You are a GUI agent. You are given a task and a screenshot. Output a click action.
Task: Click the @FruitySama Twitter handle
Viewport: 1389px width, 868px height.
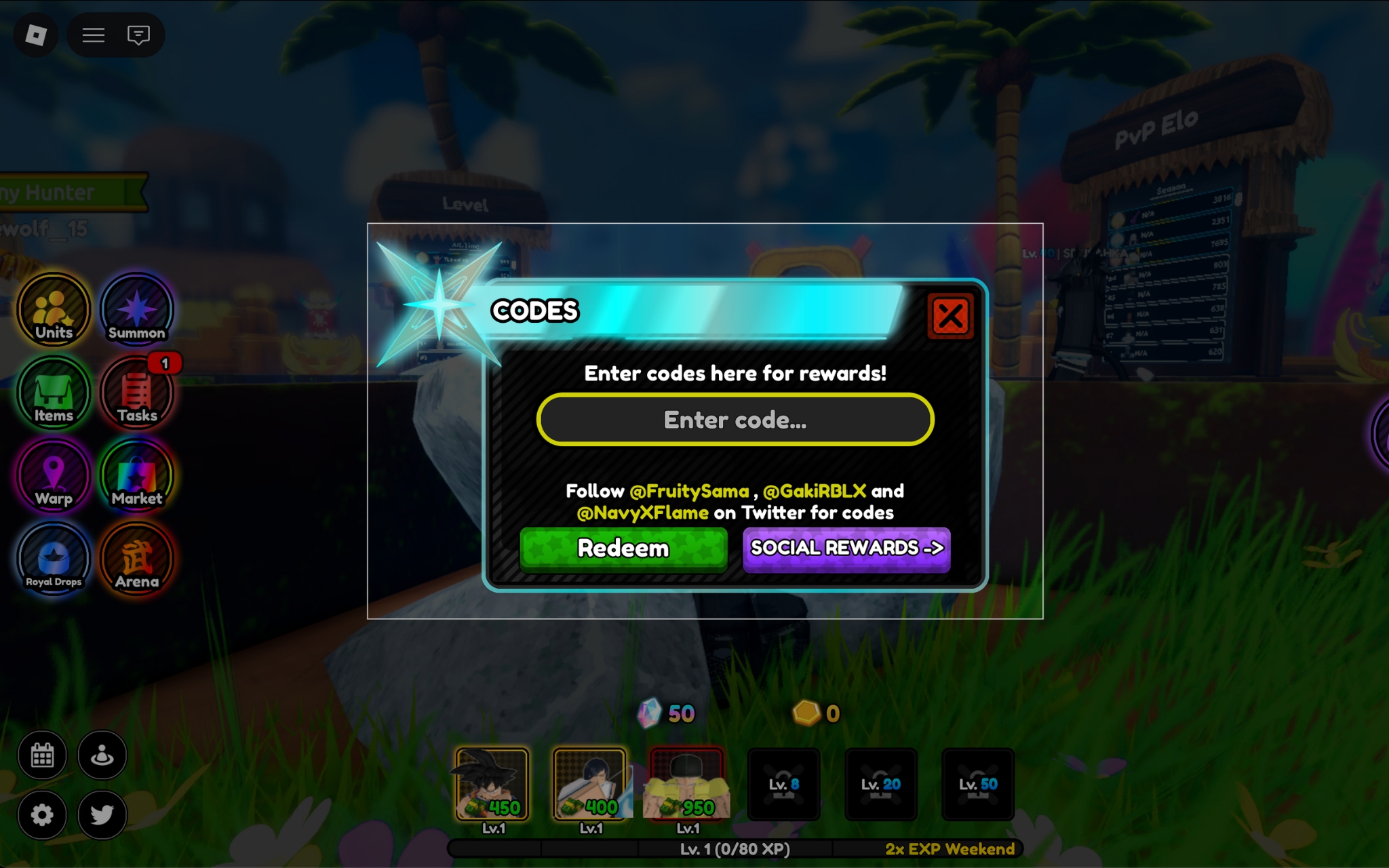[x=687, y=491]
